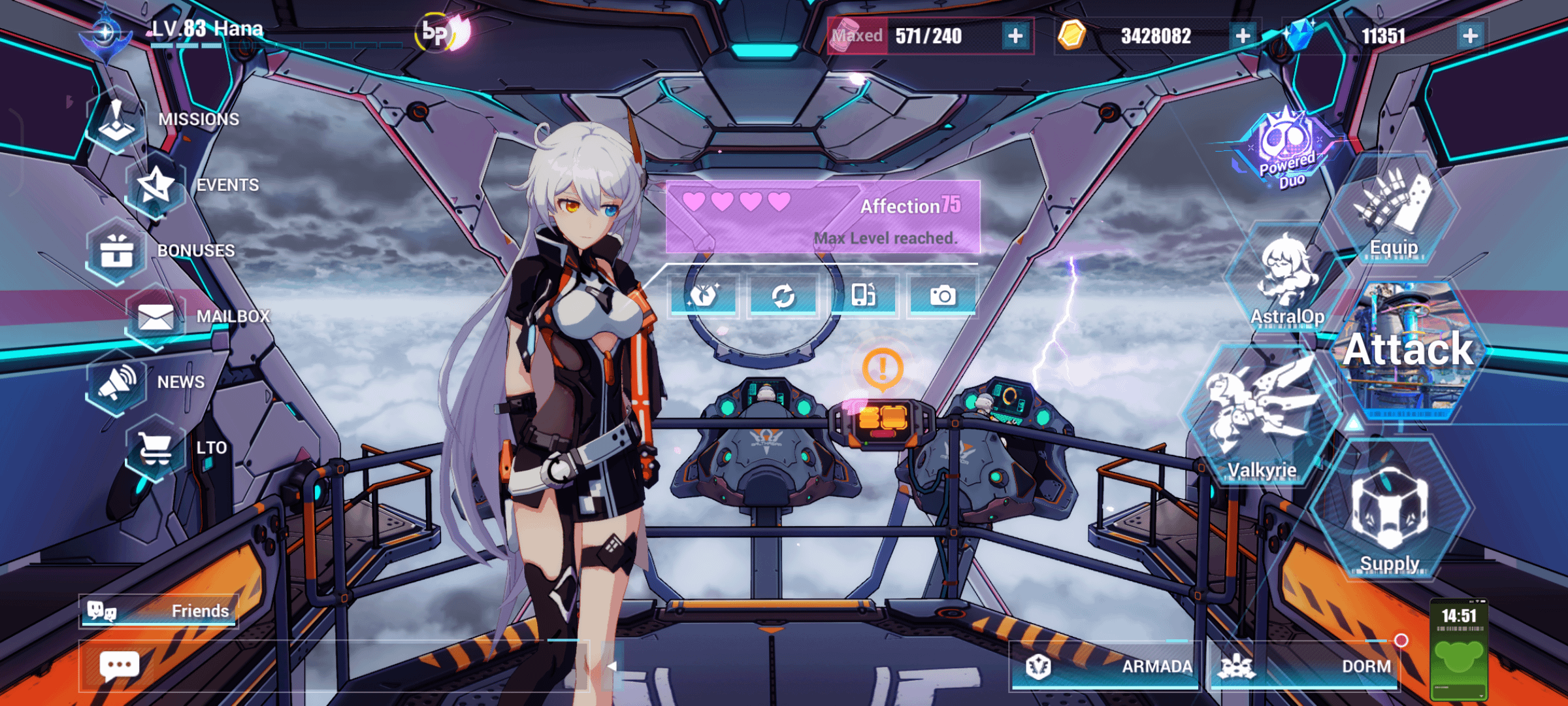Take a photo with the camera button
1568x706 pixels.
click(942, 296)
